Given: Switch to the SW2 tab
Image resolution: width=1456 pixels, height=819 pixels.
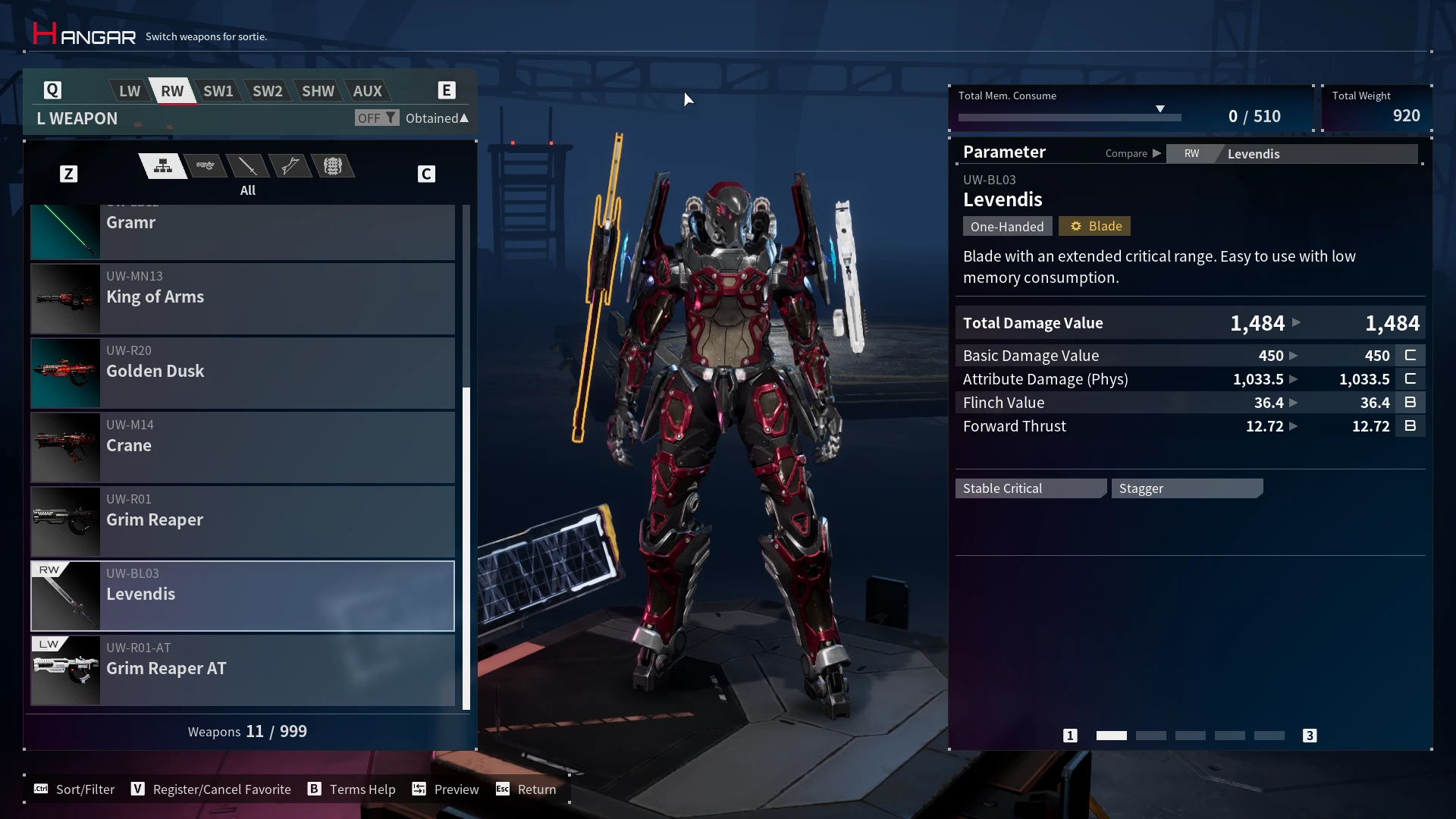Looking at the screenshot, I should (x=267, y=91).
